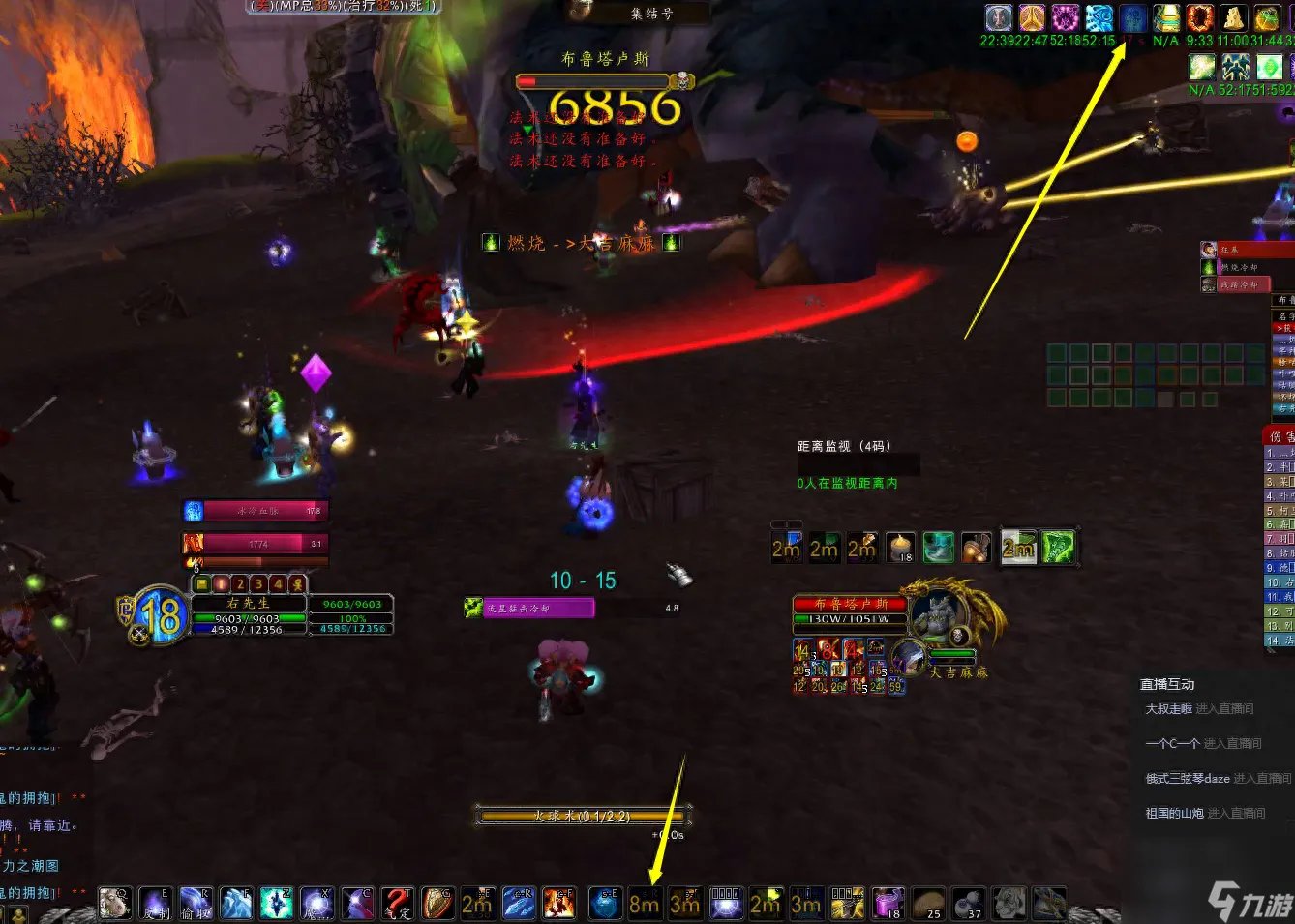
Task: Click the fiery red ring buff icon
Action: pos(1200,17)
